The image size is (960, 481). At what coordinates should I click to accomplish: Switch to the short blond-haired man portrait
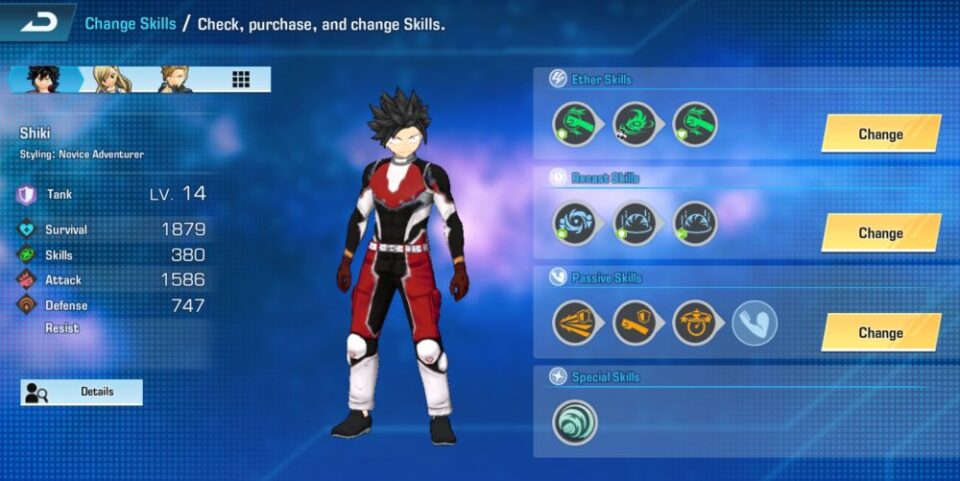click(174, 80)
